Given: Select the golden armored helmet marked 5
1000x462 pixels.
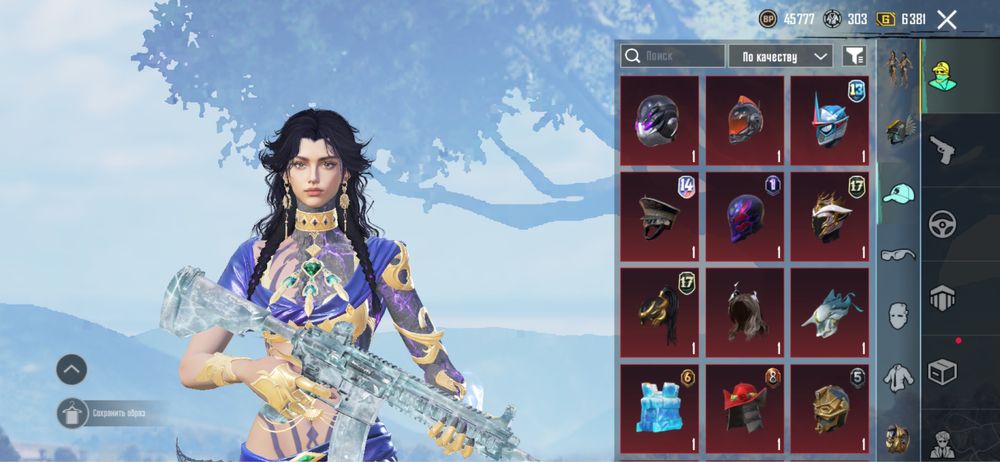Looking at the screenshot, I should (x=829, y=408).
